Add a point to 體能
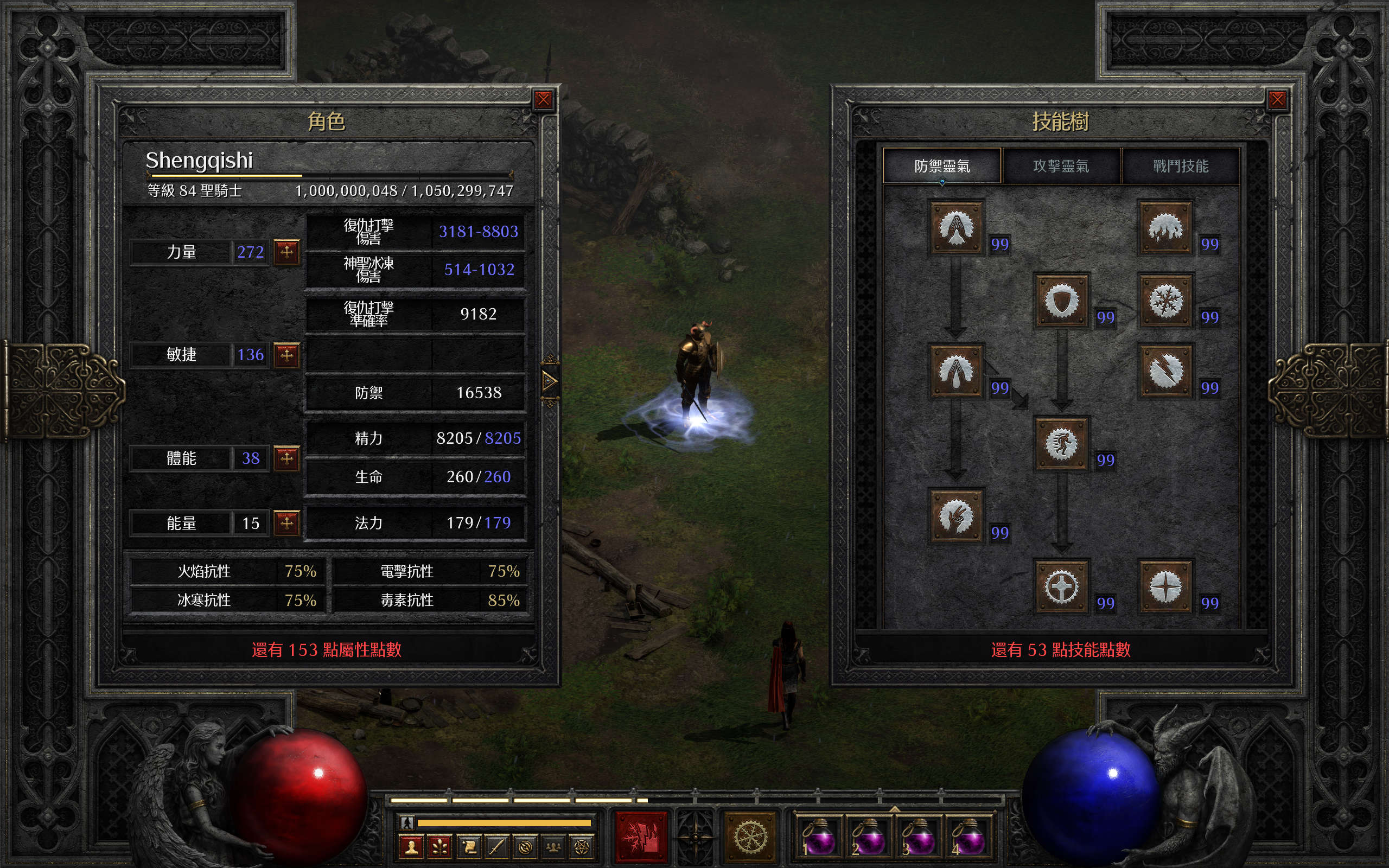 (286, 458)
